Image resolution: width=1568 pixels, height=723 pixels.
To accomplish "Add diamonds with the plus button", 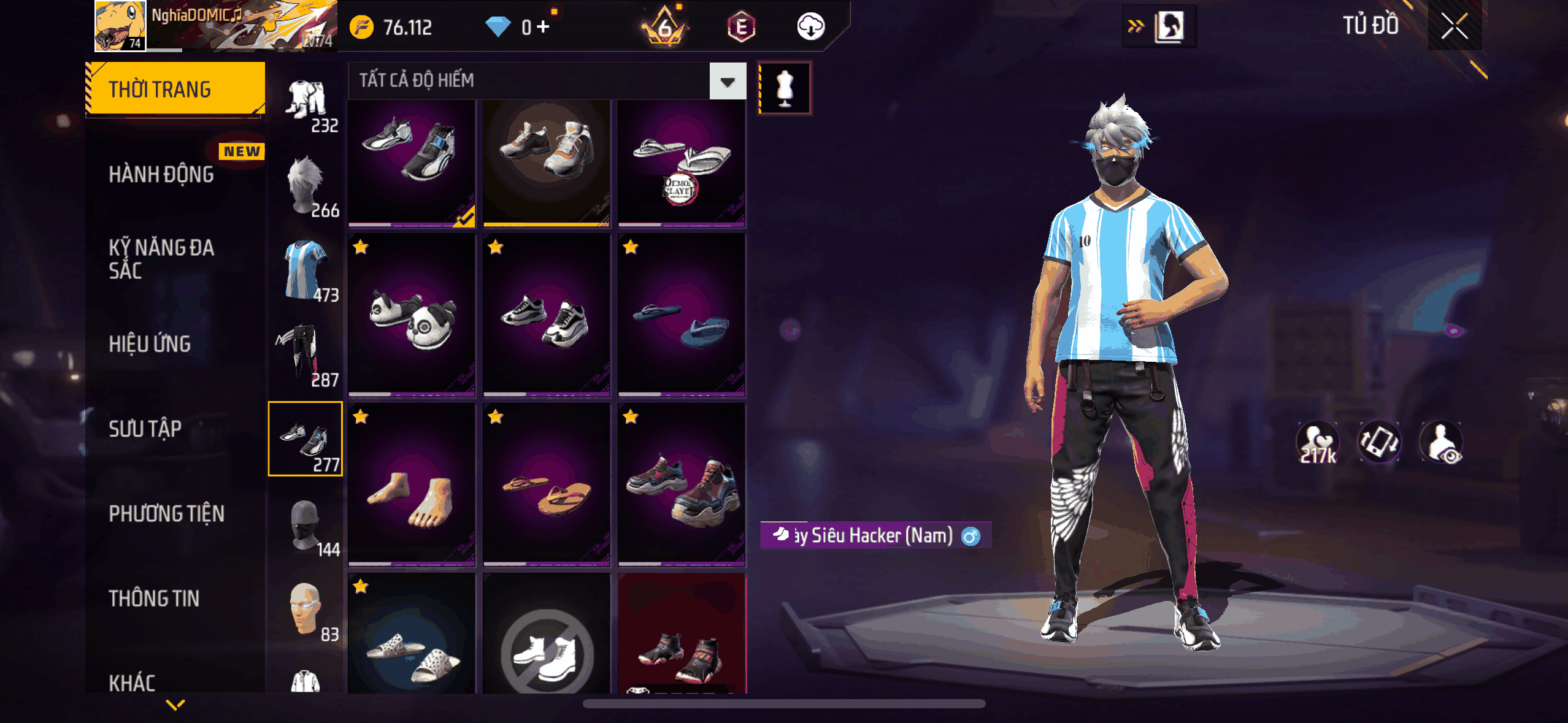I will pyautogui.click(x=543, y=27).
